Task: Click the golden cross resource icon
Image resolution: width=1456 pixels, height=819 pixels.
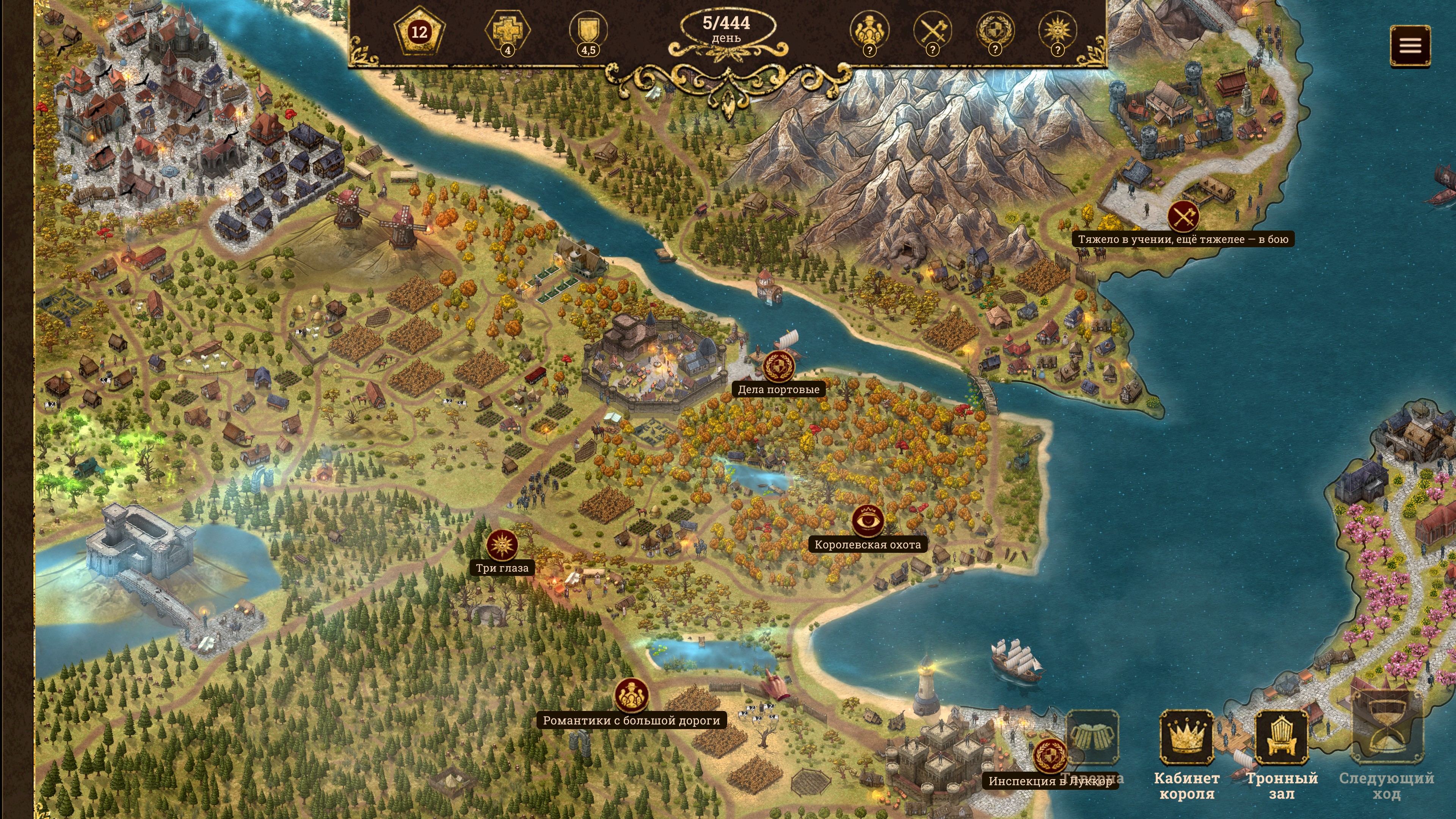Action: [x=507, y=30]
